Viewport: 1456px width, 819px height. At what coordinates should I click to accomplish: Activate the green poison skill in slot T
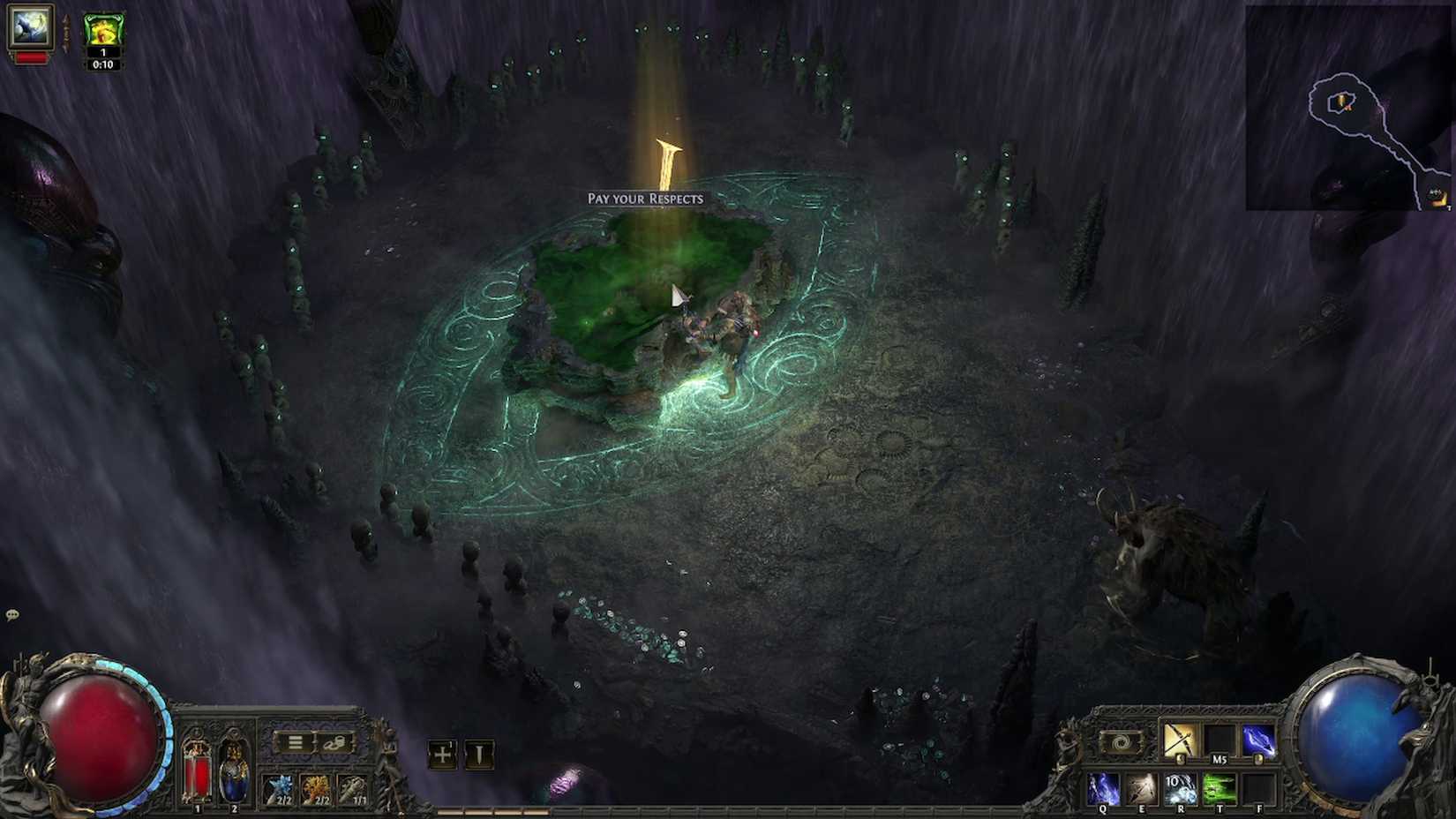click(1220, 788)
